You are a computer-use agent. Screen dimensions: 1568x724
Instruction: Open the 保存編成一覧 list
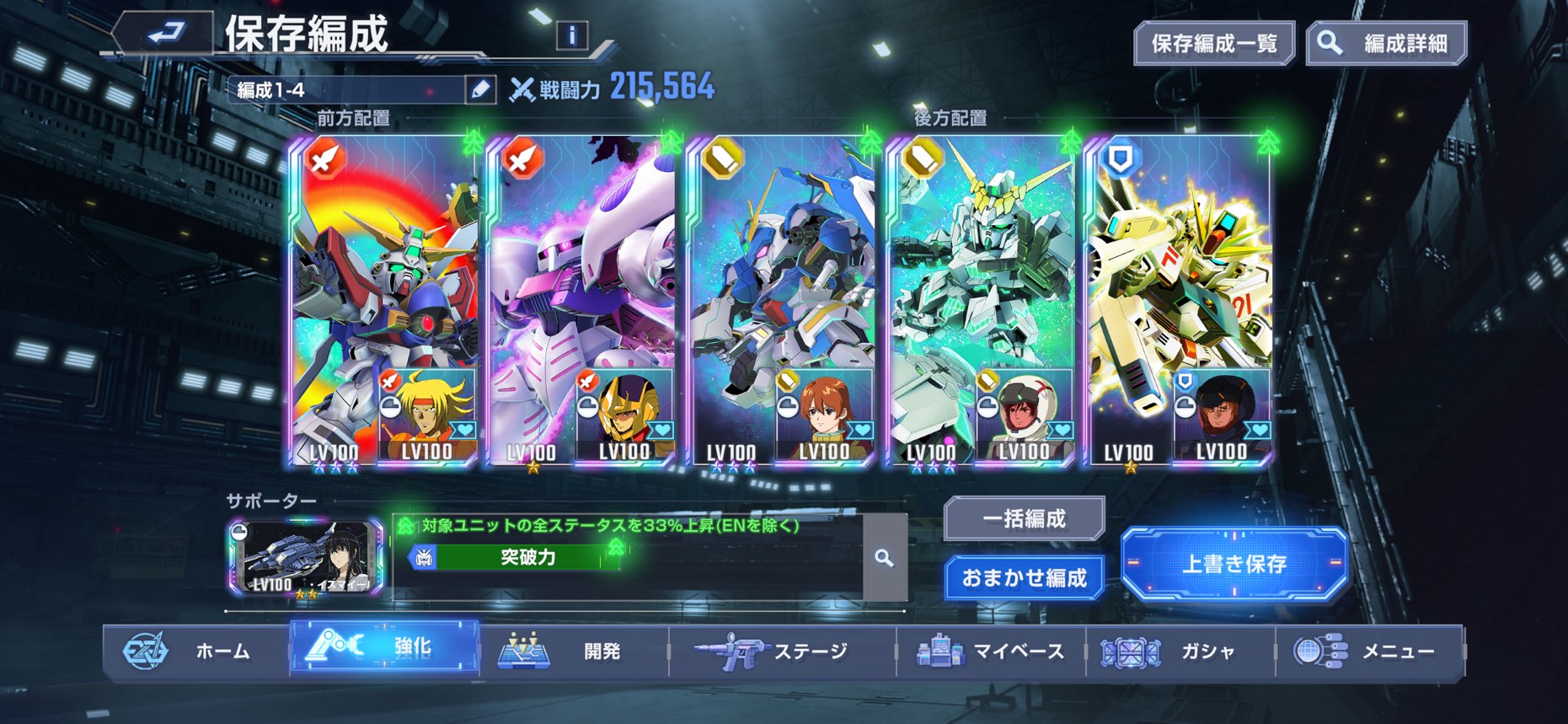1213,44
